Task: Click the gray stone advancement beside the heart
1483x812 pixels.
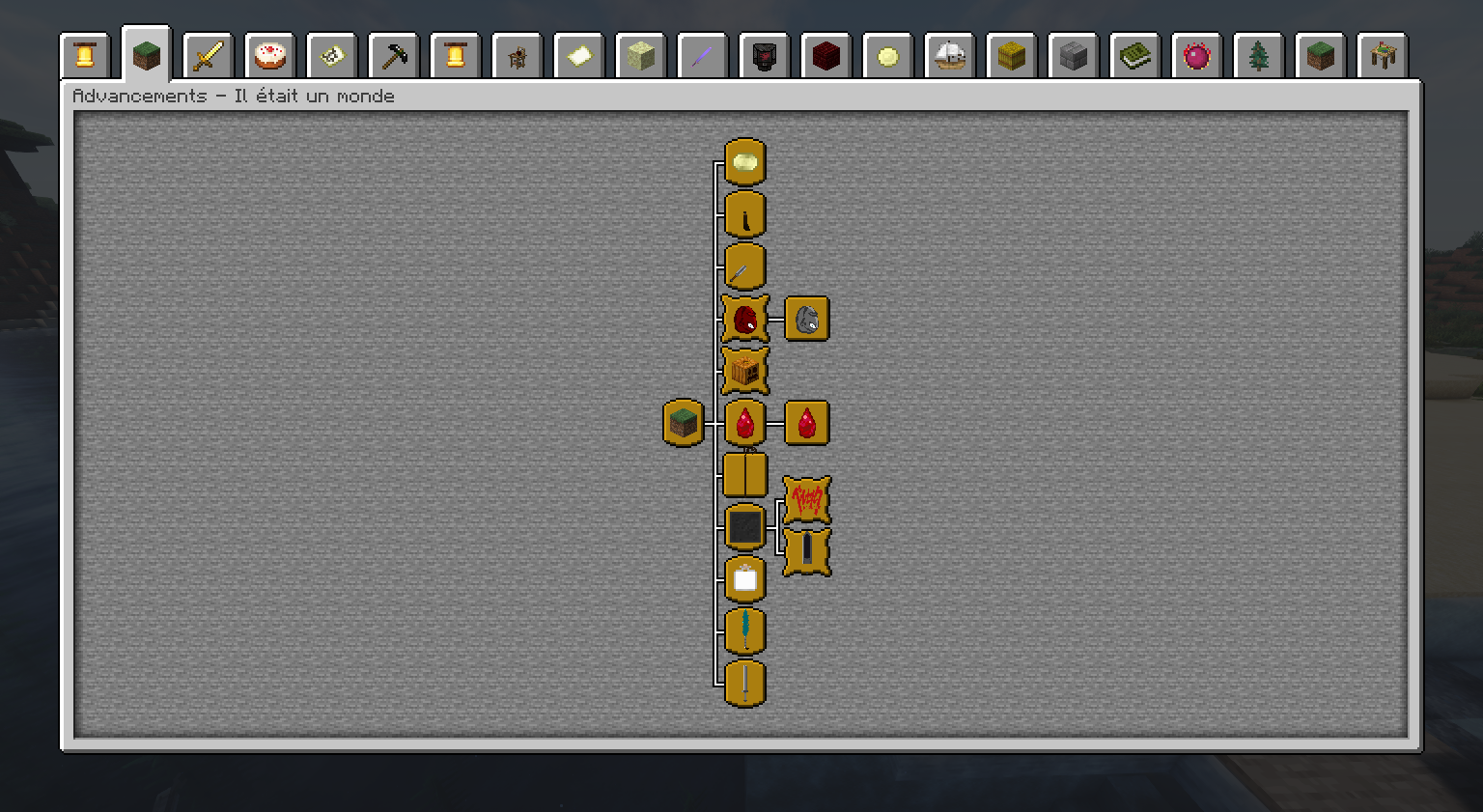Action: point(806,319)
